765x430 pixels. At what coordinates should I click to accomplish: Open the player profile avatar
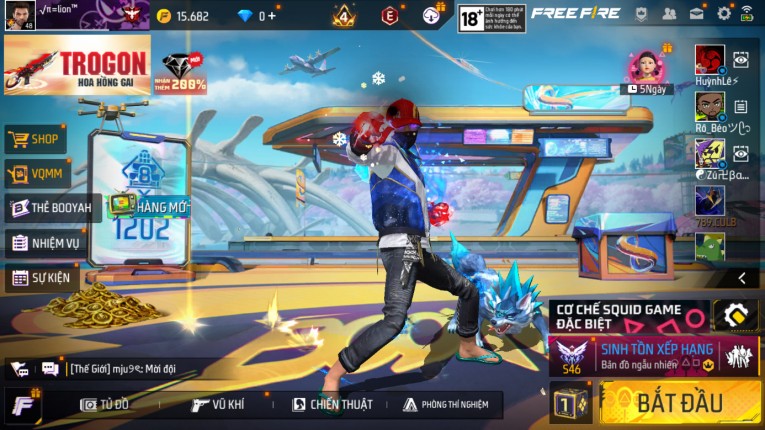[19, 15]
